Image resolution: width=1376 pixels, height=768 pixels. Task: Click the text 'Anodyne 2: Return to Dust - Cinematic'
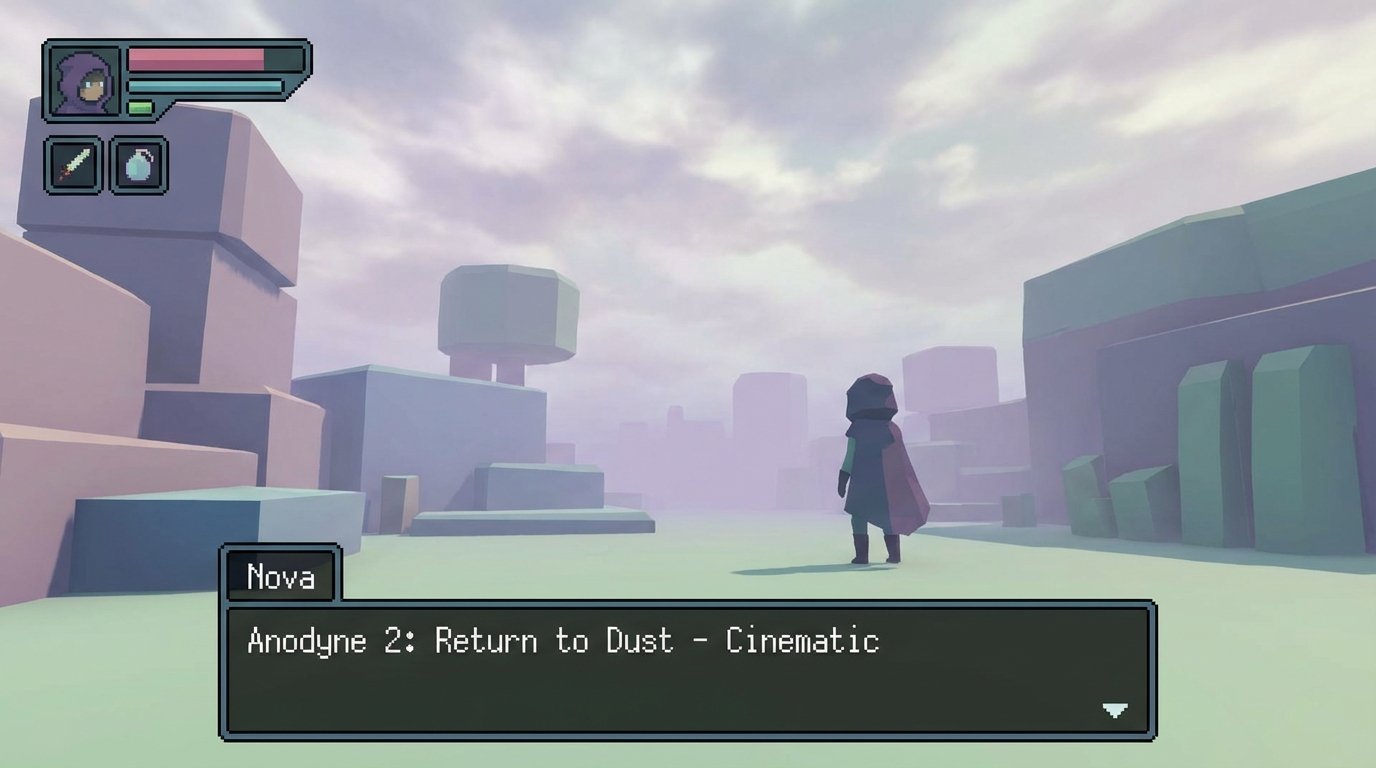560,641
